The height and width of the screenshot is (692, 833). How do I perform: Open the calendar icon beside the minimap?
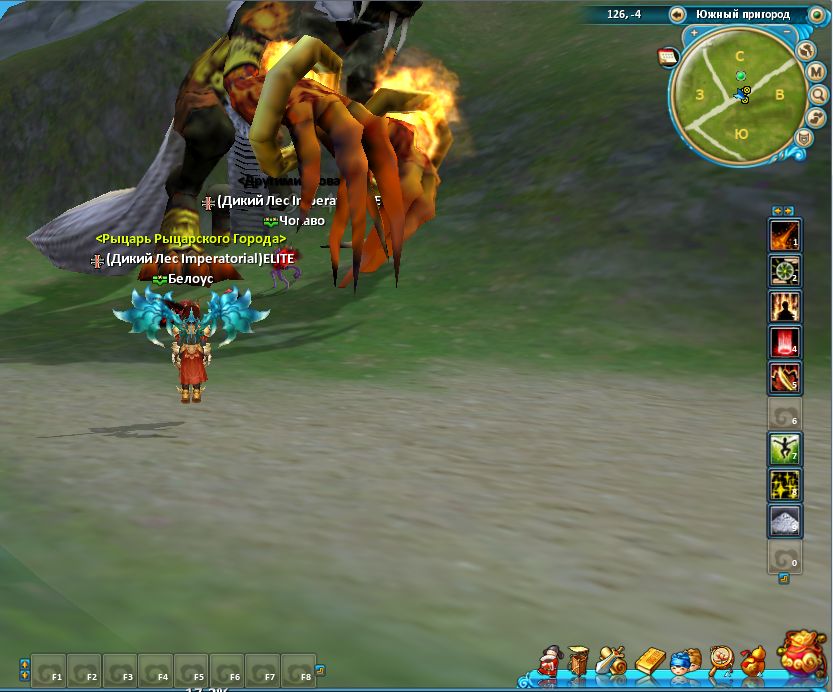[x=667, y=57]
